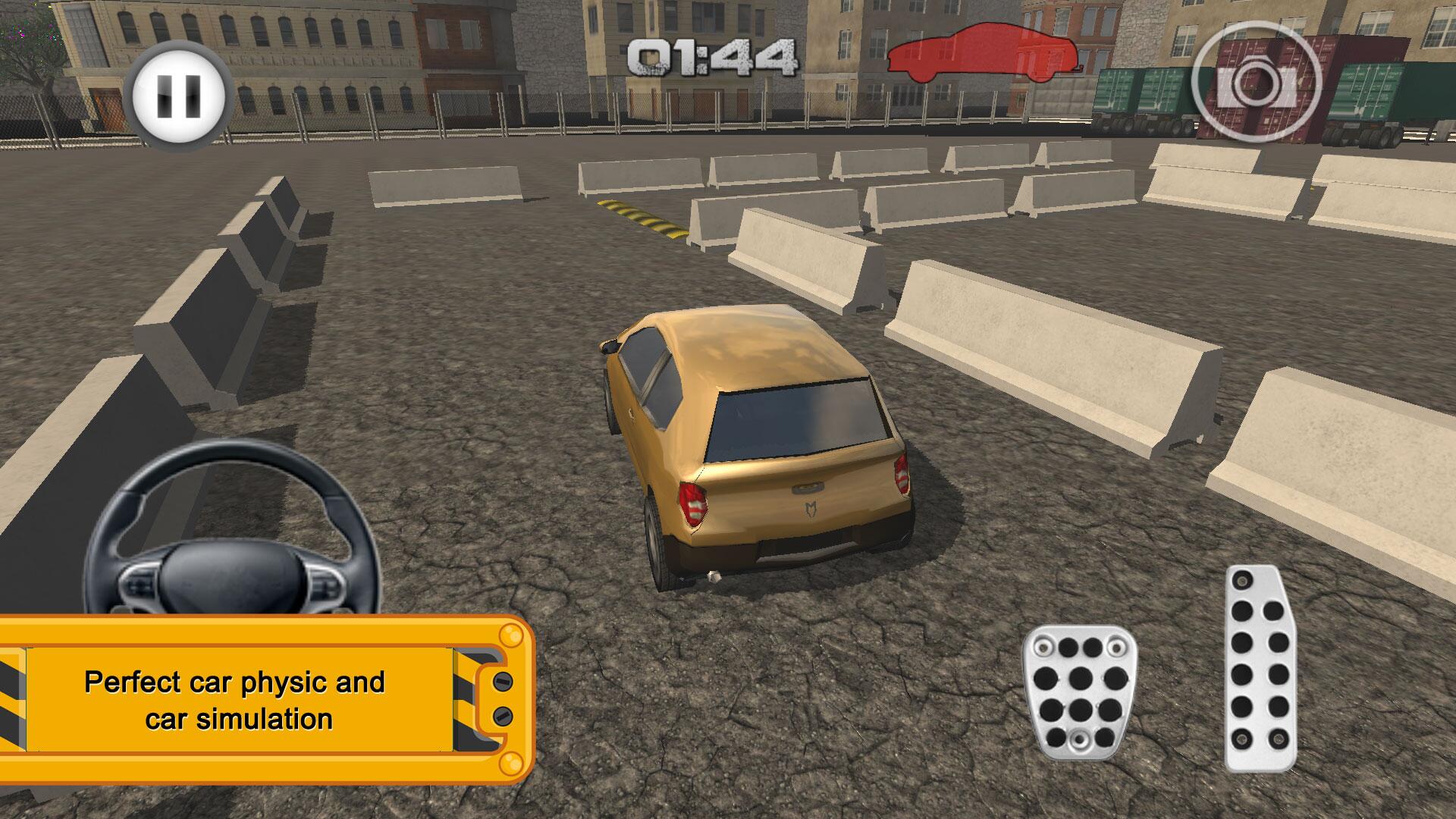
Task: Click the Perfect car physic text
Action: 235,682
